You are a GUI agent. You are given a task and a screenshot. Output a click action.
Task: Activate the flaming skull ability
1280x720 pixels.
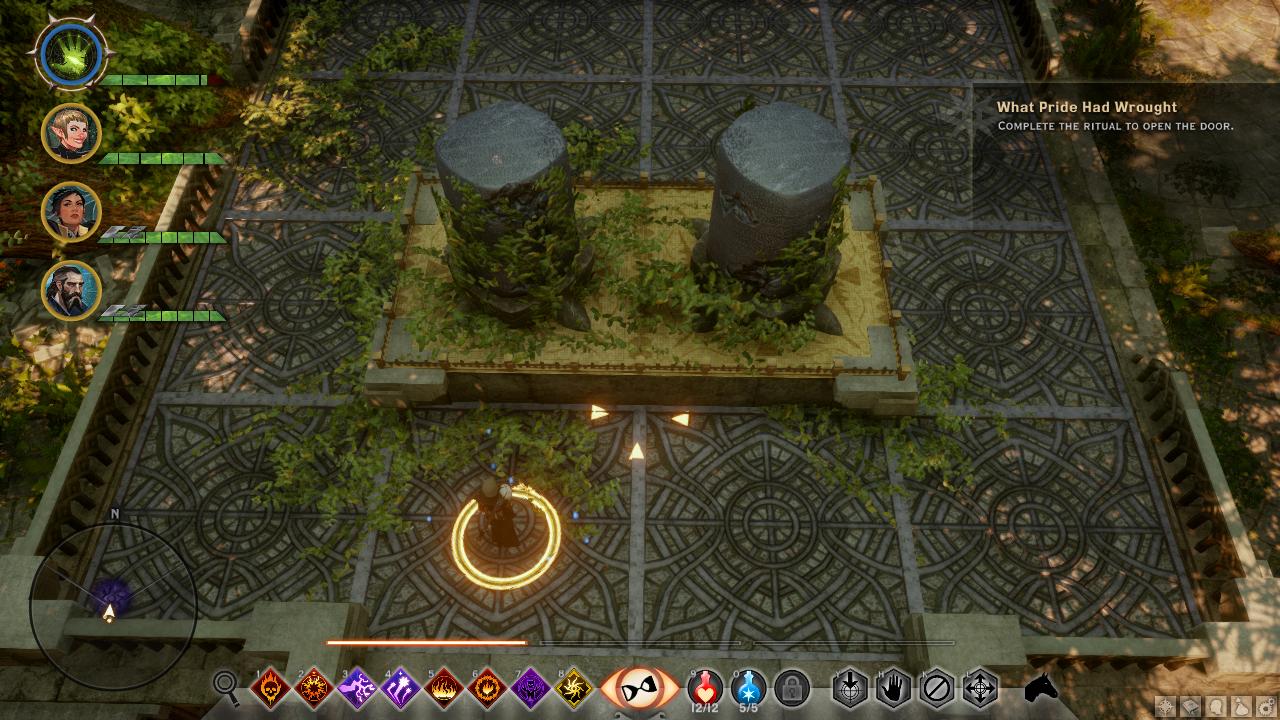pyautogui.click(x=270, y=688)
